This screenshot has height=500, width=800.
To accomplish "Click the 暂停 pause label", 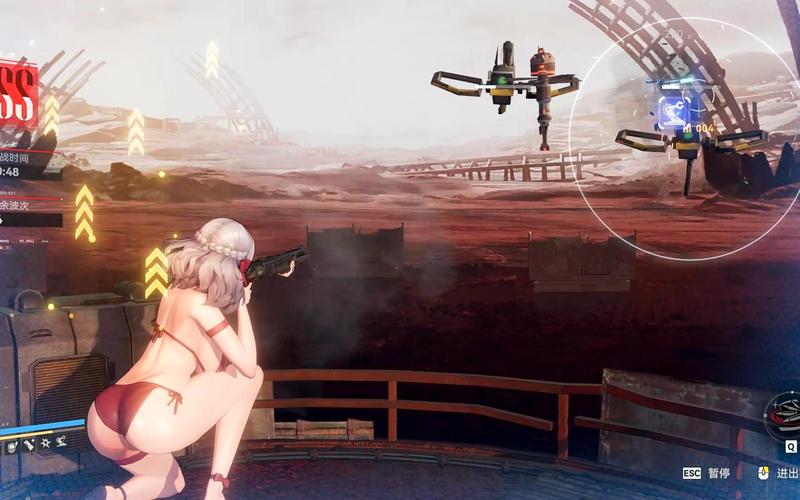I will 719,473.
